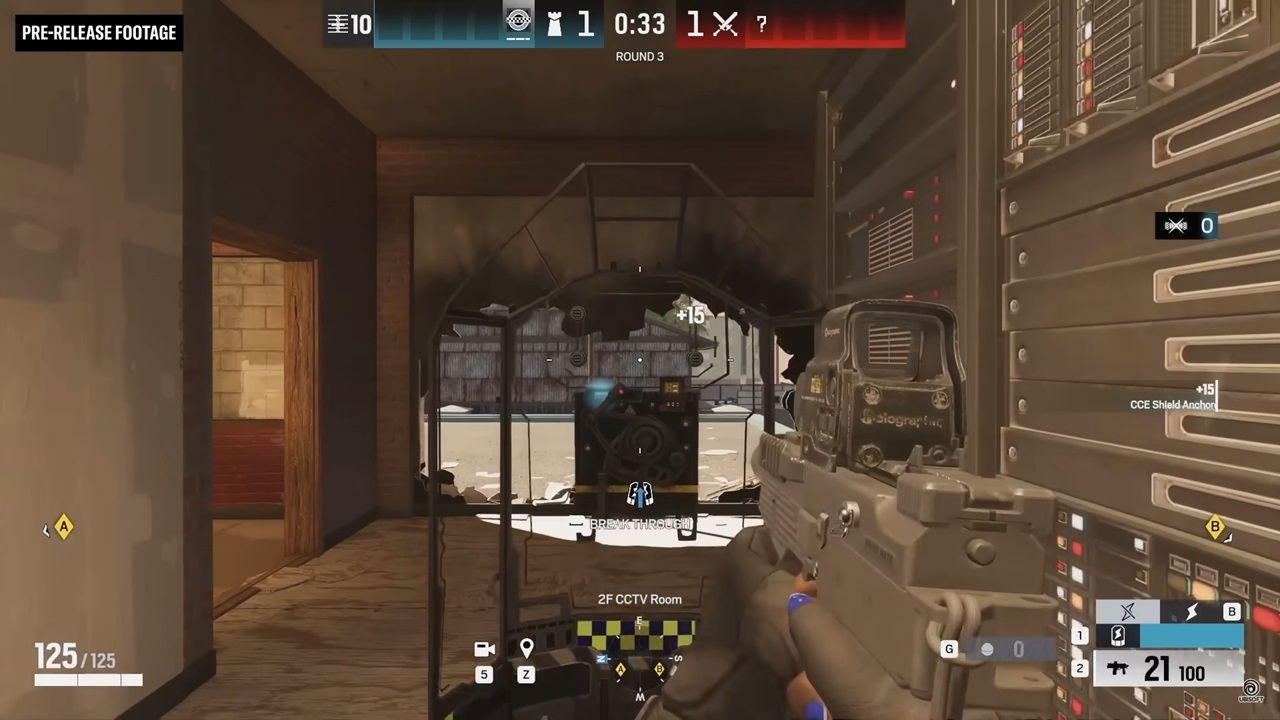Select the unknown enemy operator question mark
This screenshot has height=720, width=1280.
click(x=762, y=25)
